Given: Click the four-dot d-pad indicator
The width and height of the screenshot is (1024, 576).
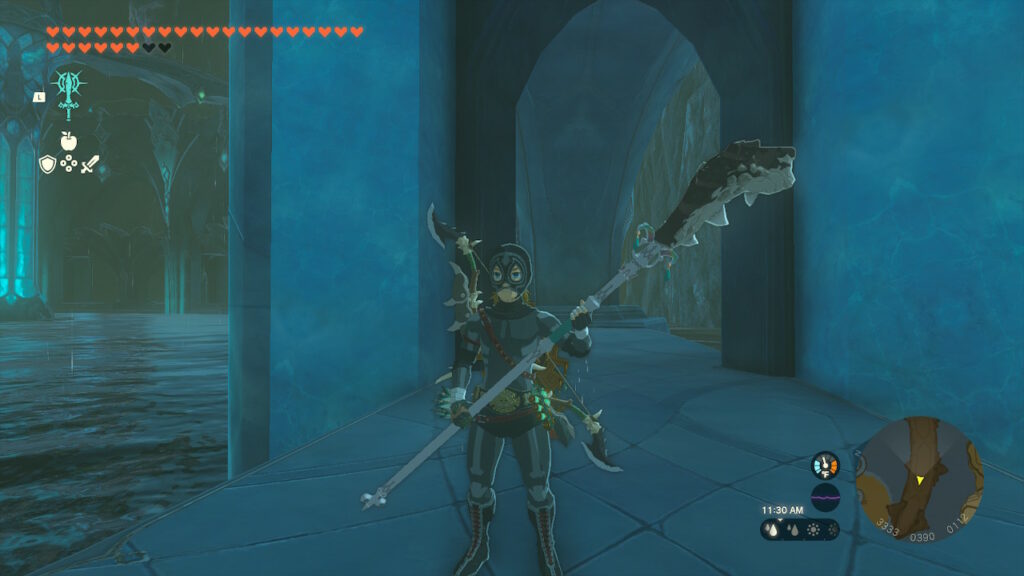Looking at the screenshot, I should [x=68, y=163].
